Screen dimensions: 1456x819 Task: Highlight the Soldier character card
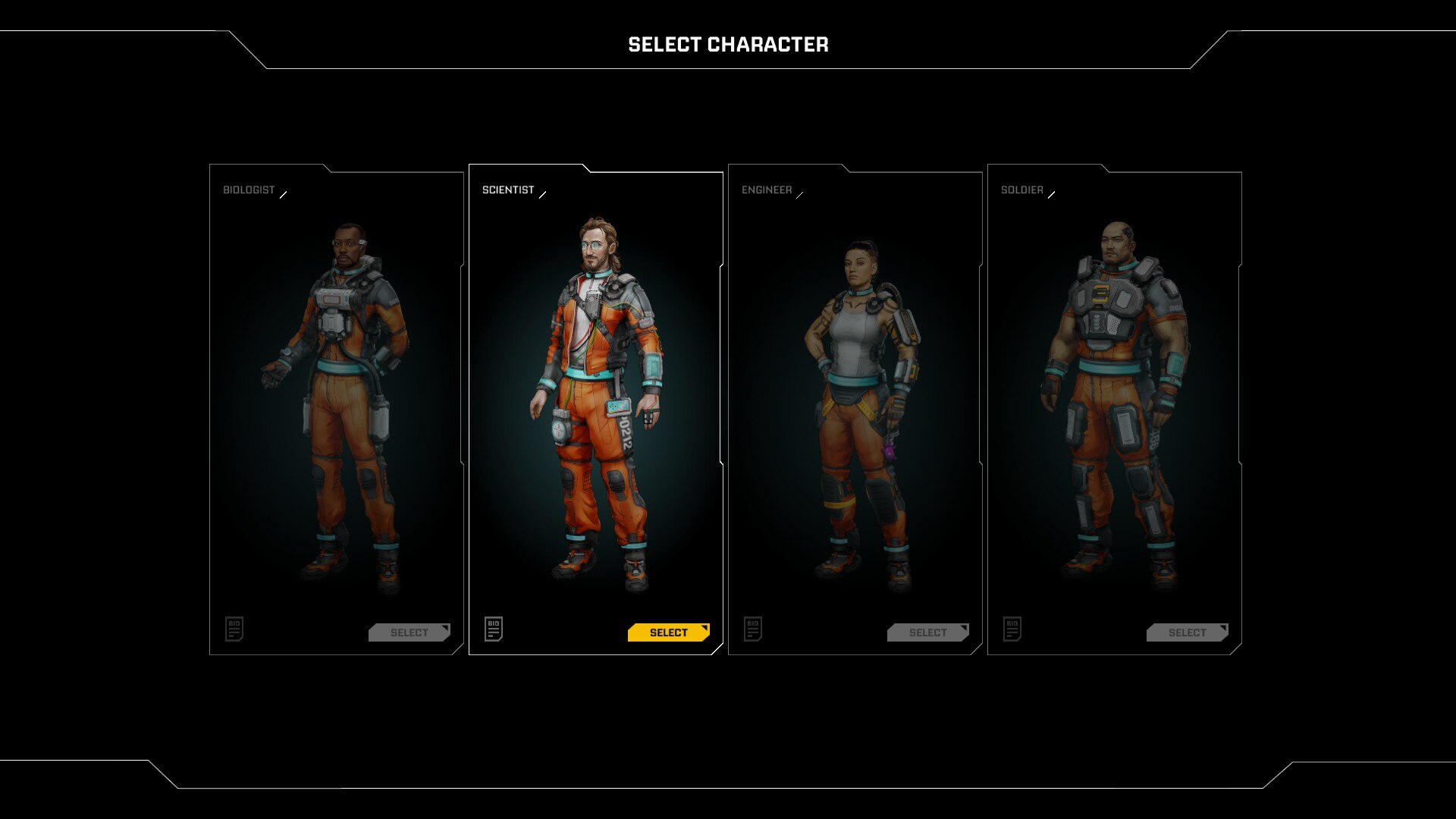pyautogui.click(x=1114, y=402)
